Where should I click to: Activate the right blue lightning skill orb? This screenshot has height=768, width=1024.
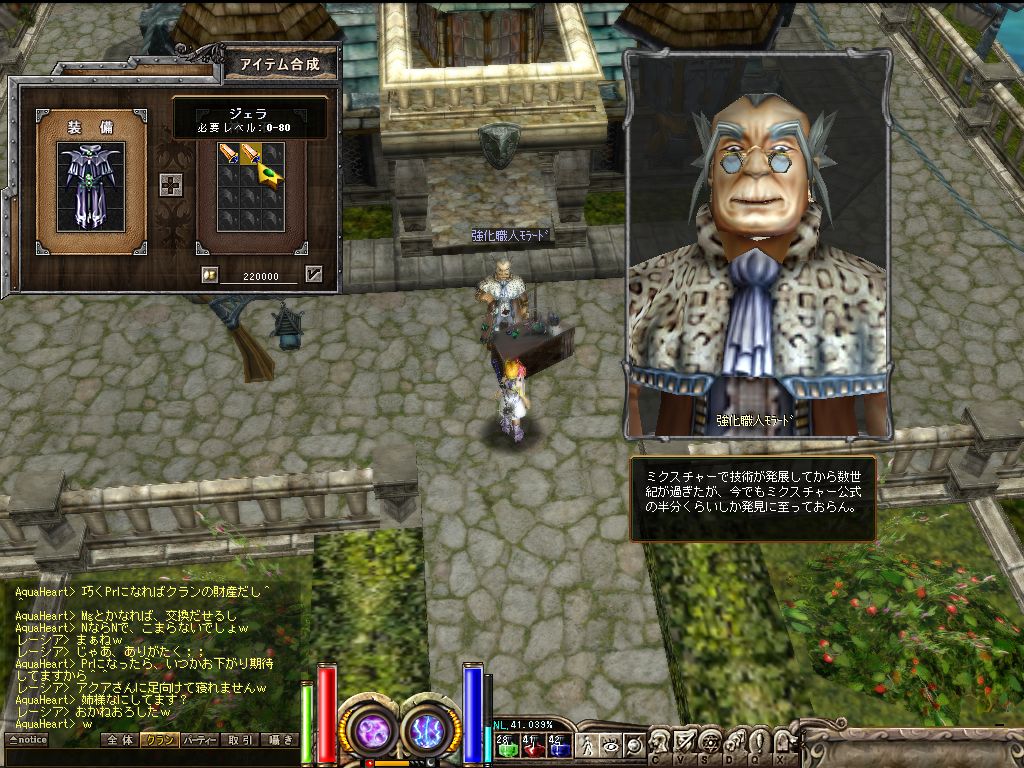click(x=430, y=730)
